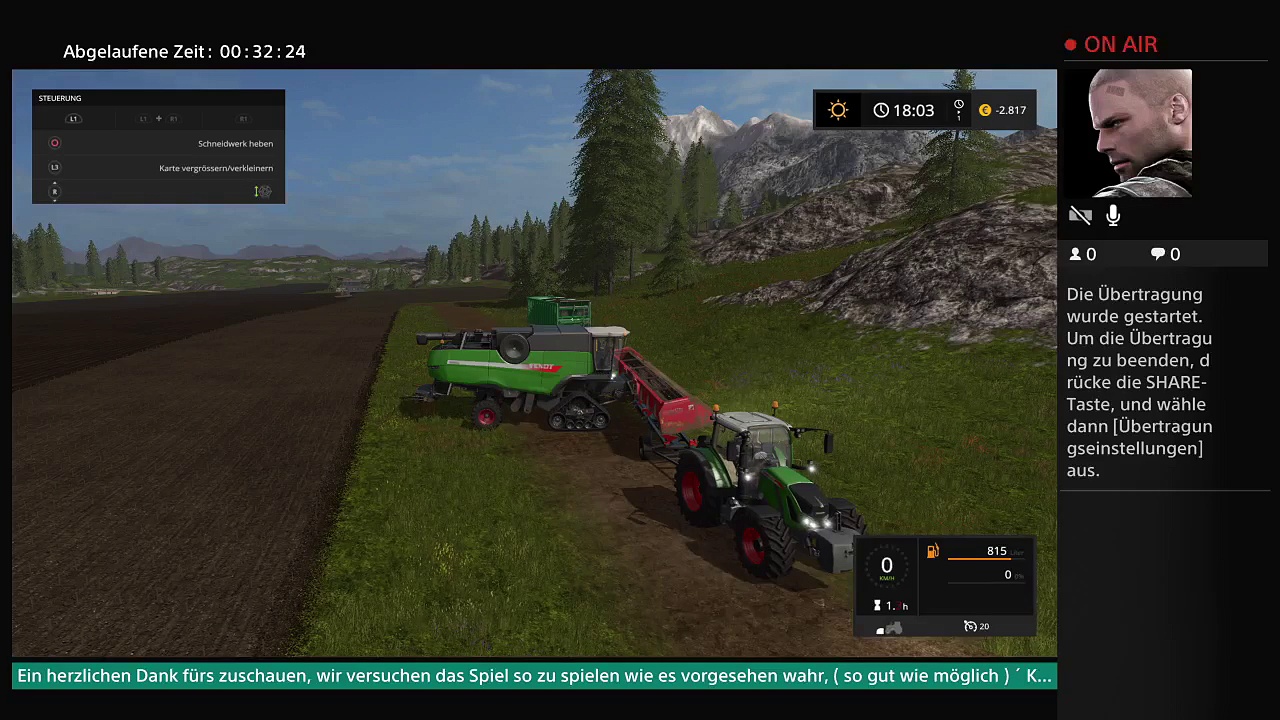The width and height of the screenshot is (1280, 720).
Task: Click the cruise control speed icon
Action: [970, 627]
